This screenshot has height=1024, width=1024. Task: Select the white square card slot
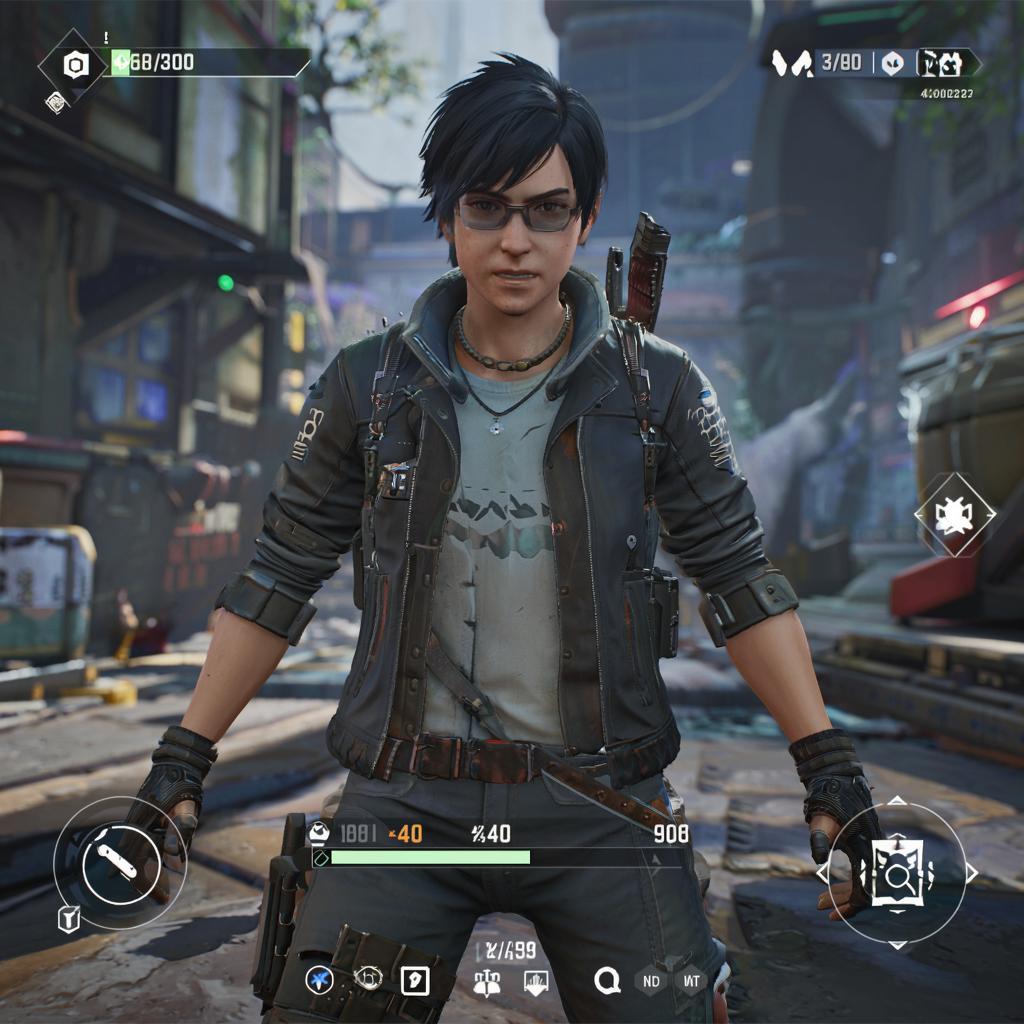pyautogui.click(x=415, y=981)
